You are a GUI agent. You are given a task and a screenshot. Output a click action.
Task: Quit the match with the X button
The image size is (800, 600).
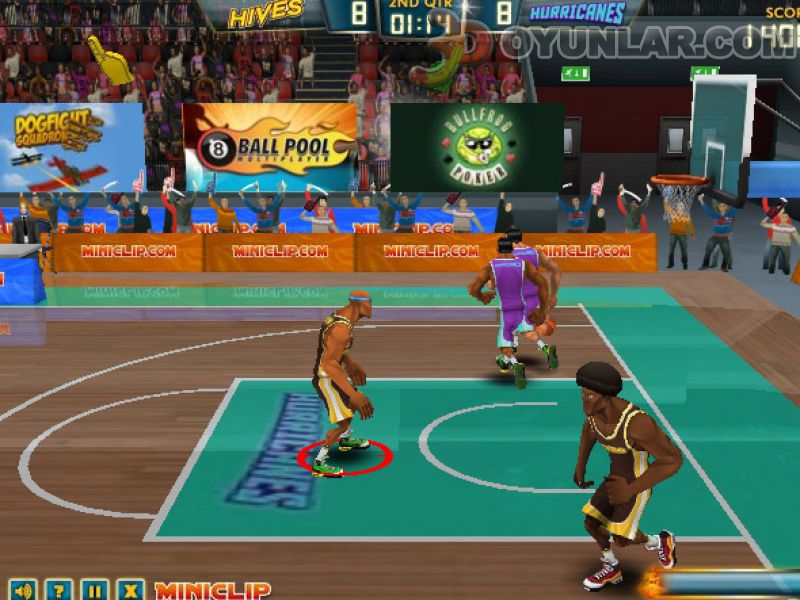click(129, 590)
